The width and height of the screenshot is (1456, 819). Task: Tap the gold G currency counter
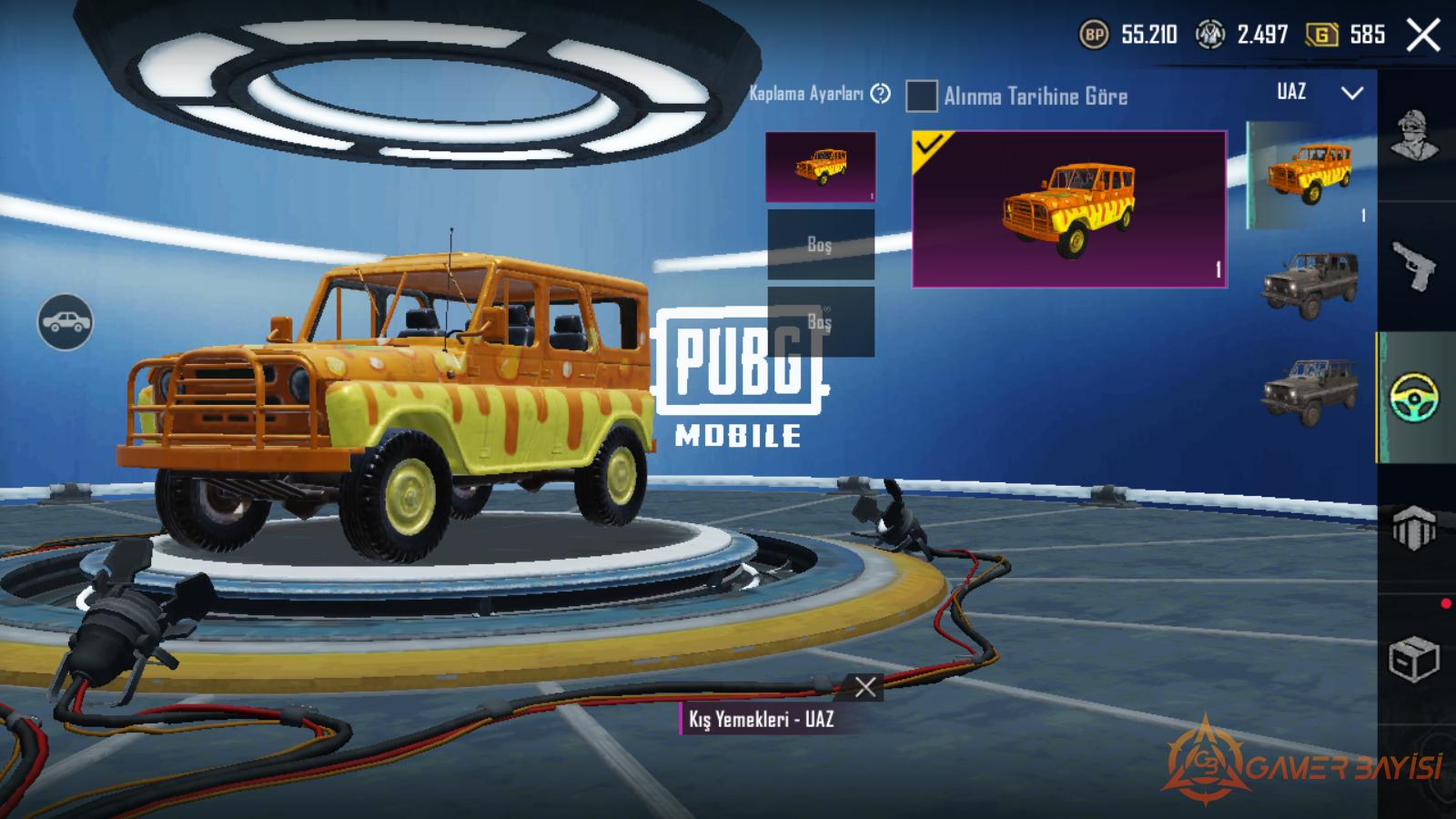(1345, 35)
